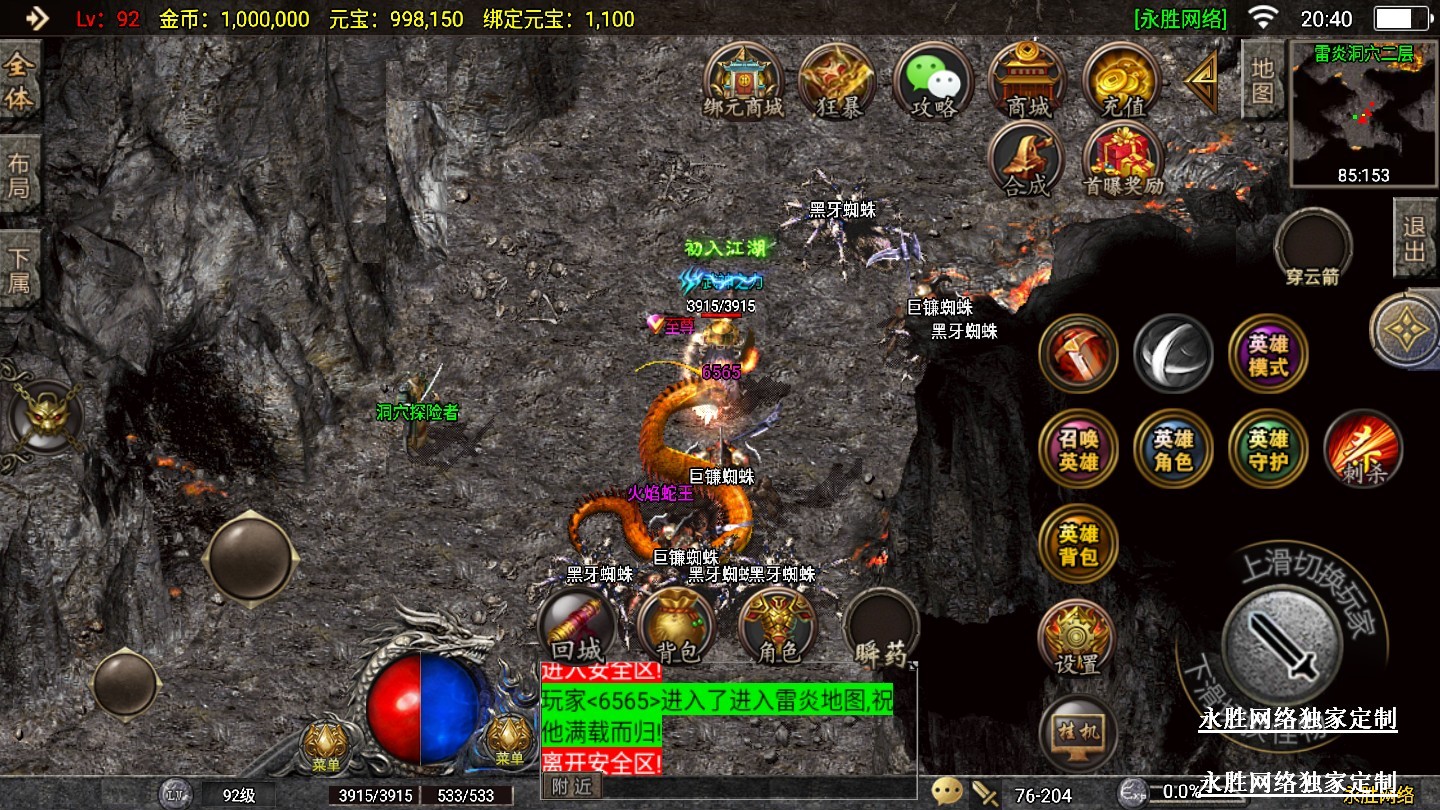The width and height of the screenshot is (1440, 810).
Task: Toggle 英雄模式 hero mode
Action: coord(1268,354)
